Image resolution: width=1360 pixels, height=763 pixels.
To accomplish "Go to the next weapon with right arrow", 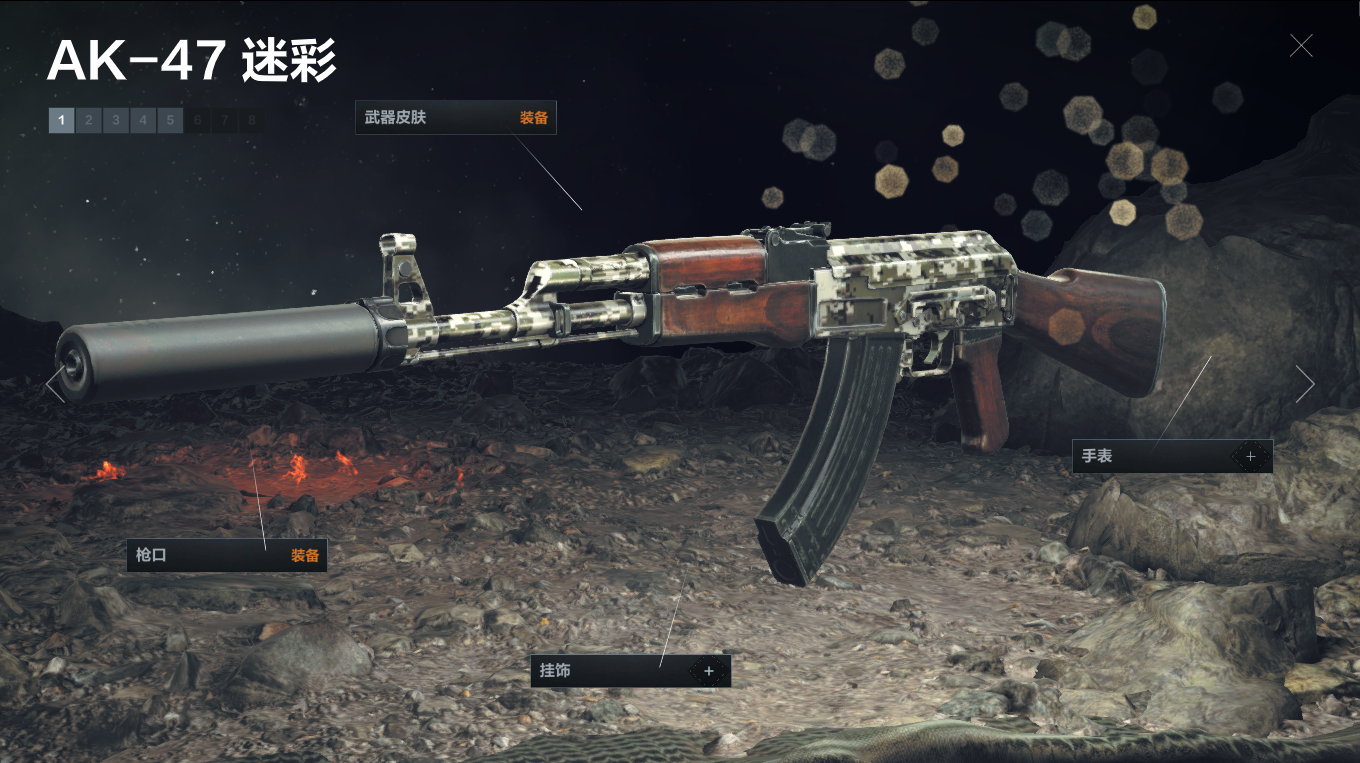I will pos(1304,384).
